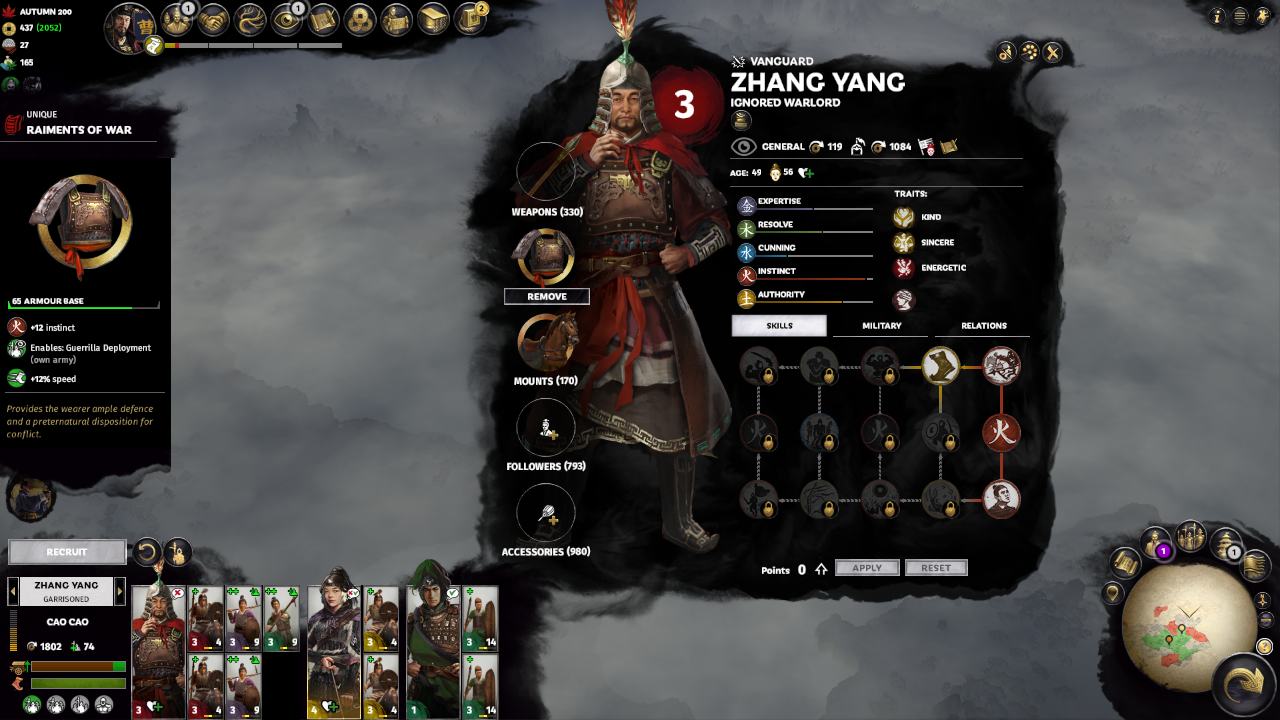Viewport: 1280px width, 720px height.
Task: Switch to the Military tab
Action: (881, 326)
